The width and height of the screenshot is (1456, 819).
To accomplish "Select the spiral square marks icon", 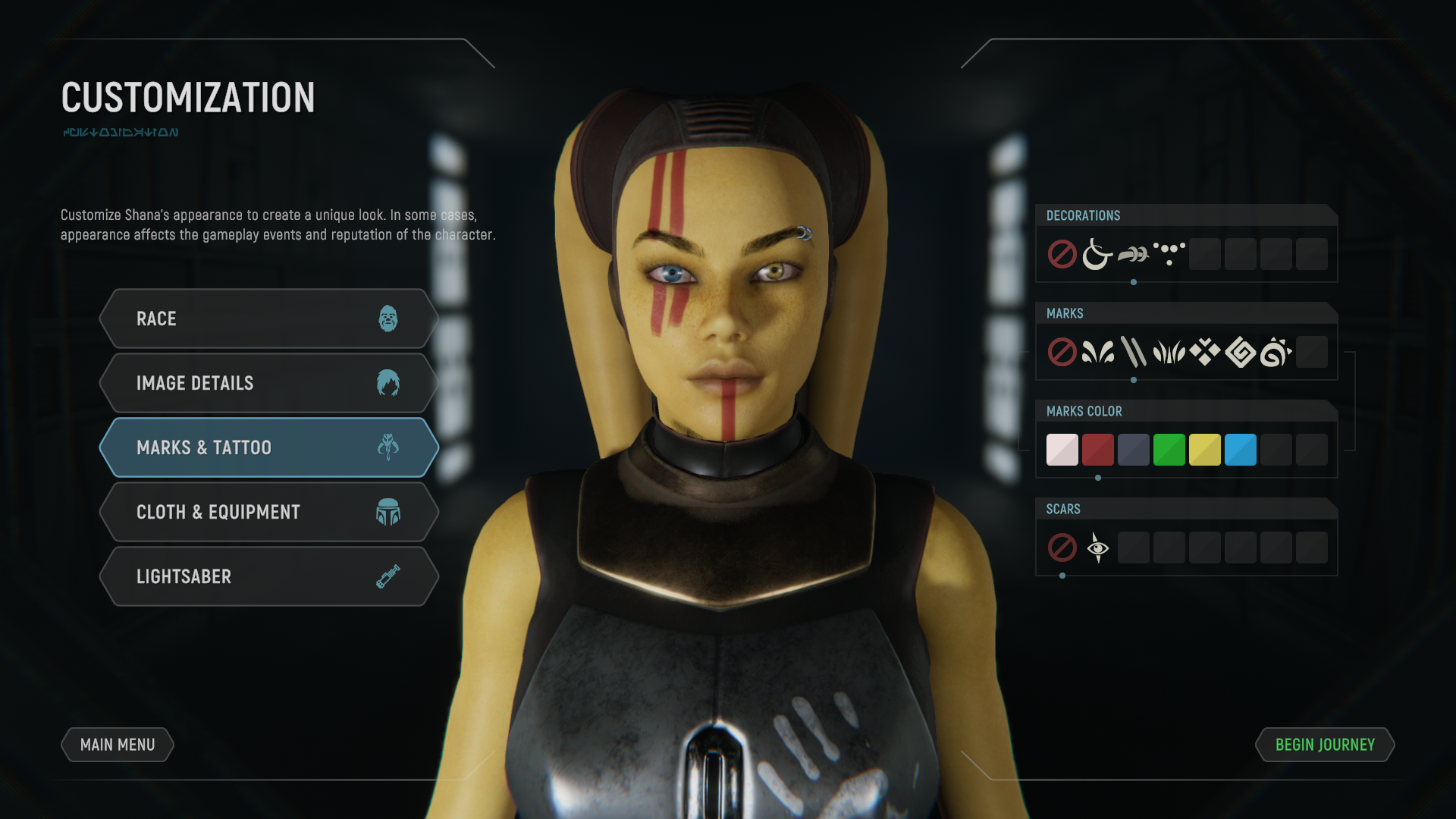I will [x=1241, y=350].
